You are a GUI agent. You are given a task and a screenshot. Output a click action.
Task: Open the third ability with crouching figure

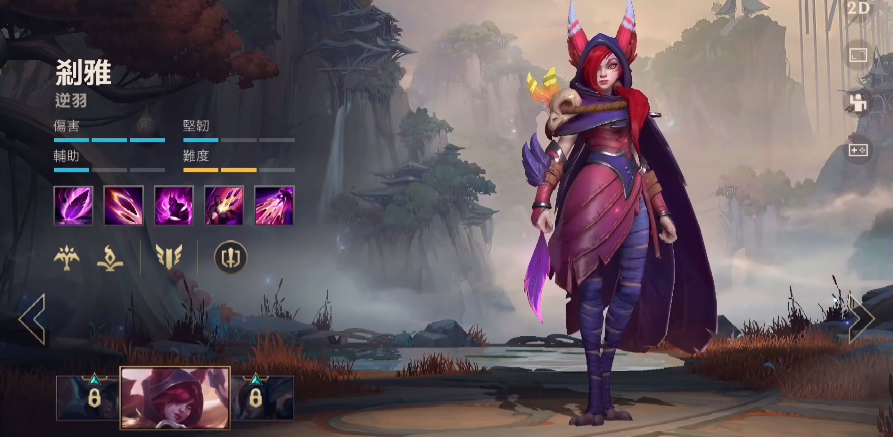point(173,205)
